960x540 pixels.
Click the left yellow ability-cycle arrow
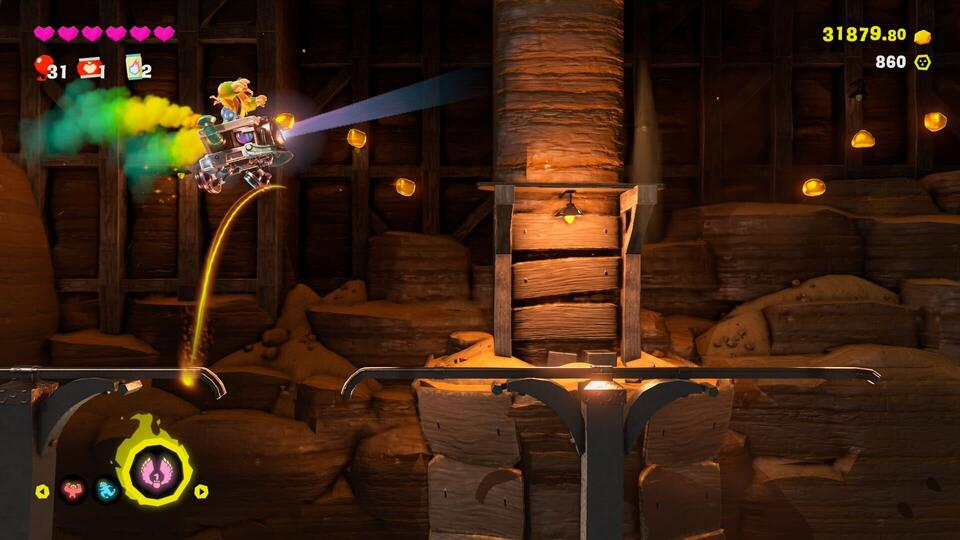[42, 491]
